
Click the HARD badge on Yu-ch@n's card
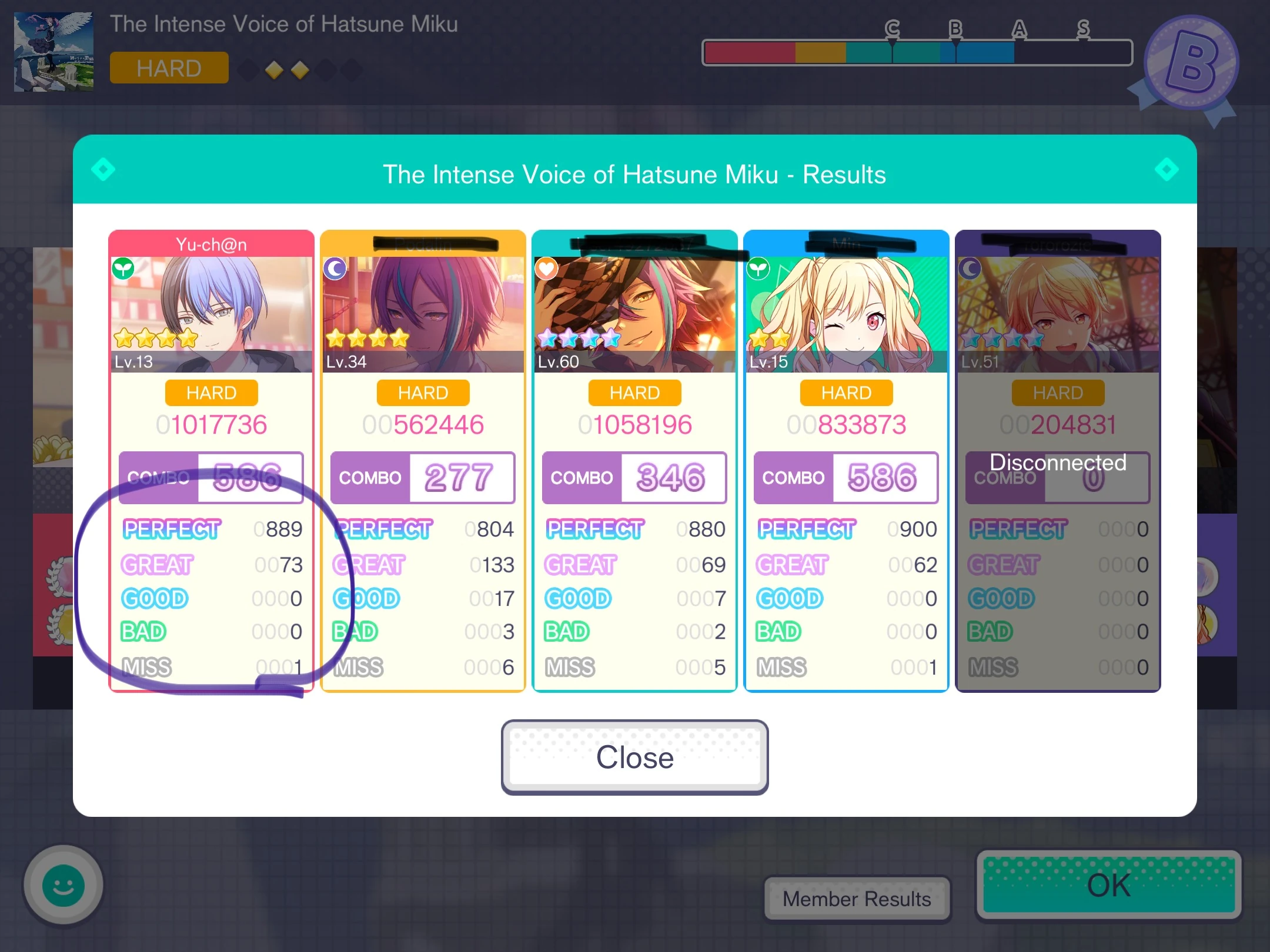point(211,393)
